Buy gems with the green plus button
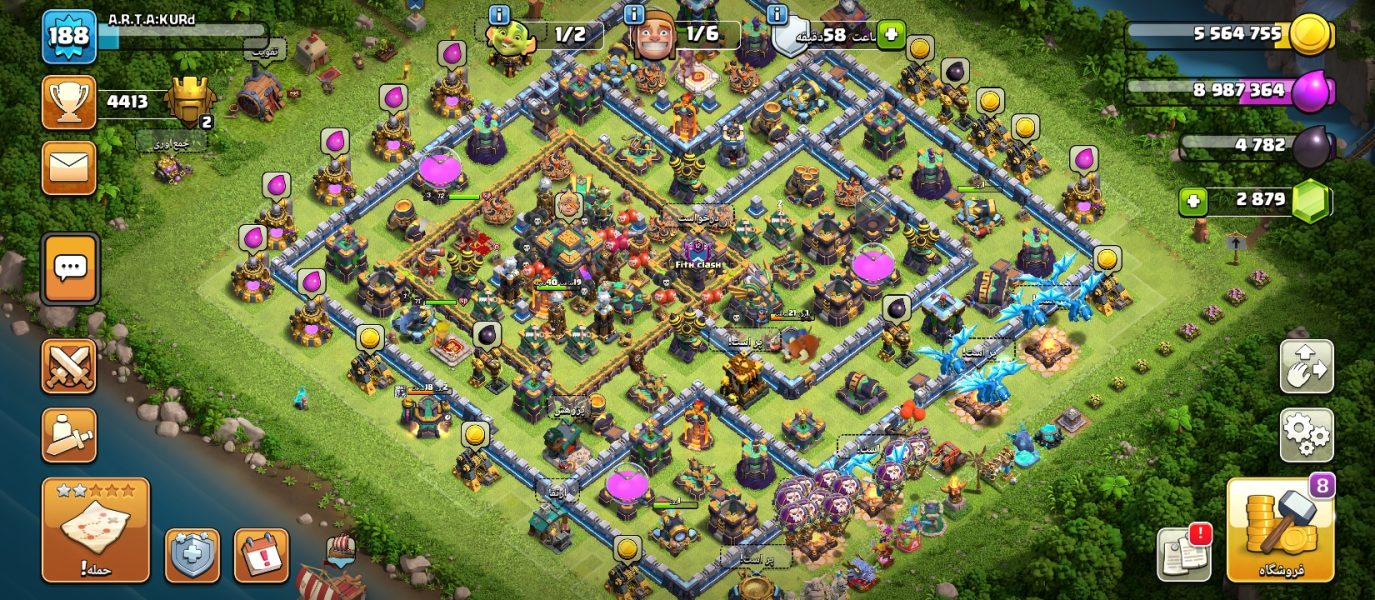This screenshot has height=600, width=1375. 1192,201
